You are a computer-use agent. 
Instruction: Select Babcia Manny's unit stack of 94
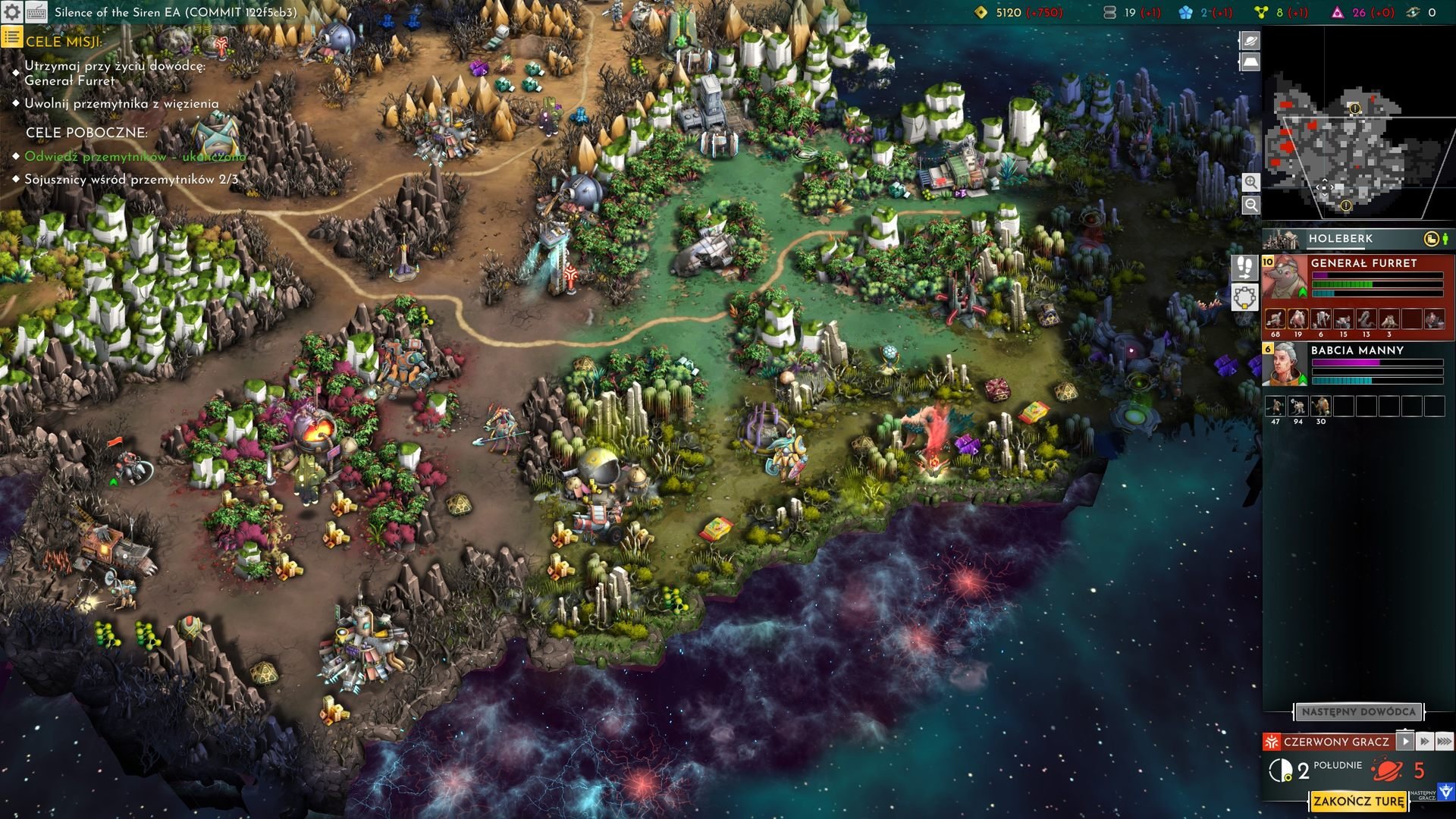(1298, 406)
